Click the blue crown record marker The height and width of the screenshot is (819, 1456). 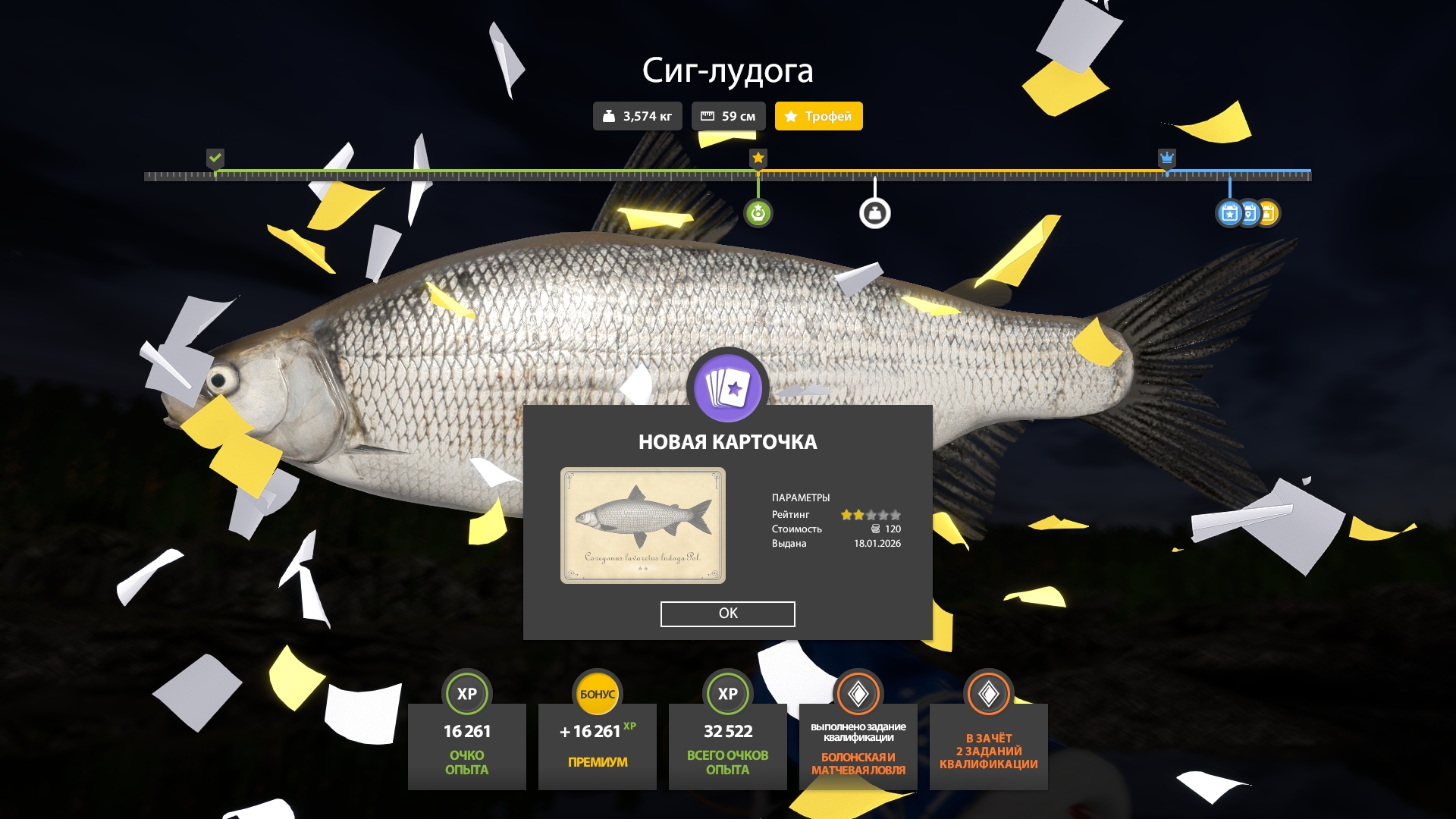pyautogui.click(x=1166, y=158)
